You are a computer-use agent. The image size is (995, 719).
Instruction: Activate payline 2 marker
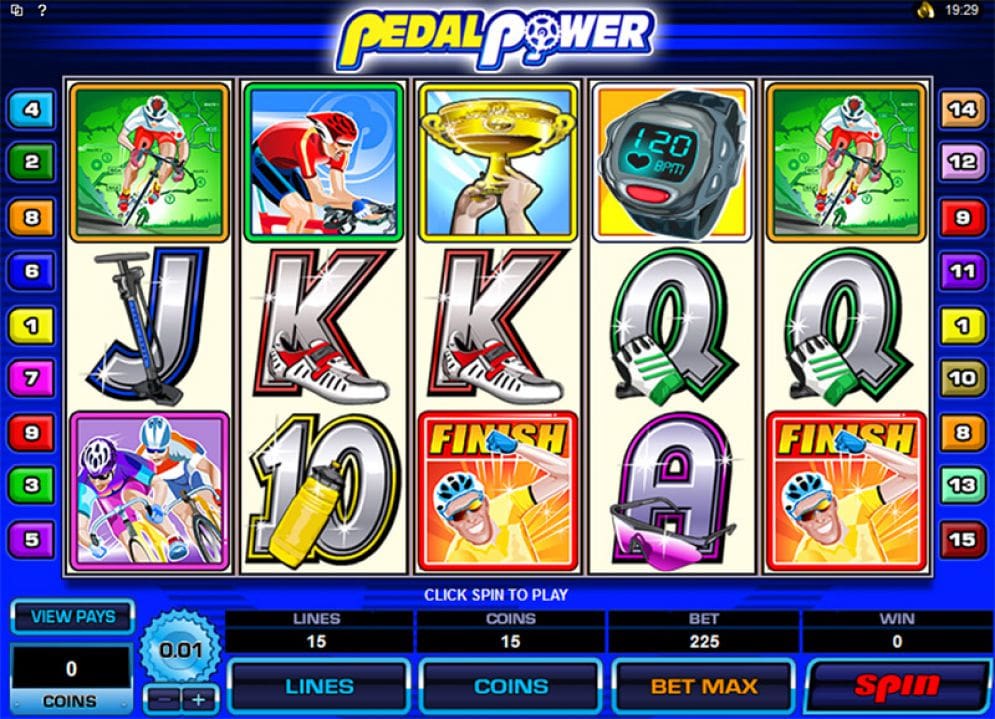32,162
